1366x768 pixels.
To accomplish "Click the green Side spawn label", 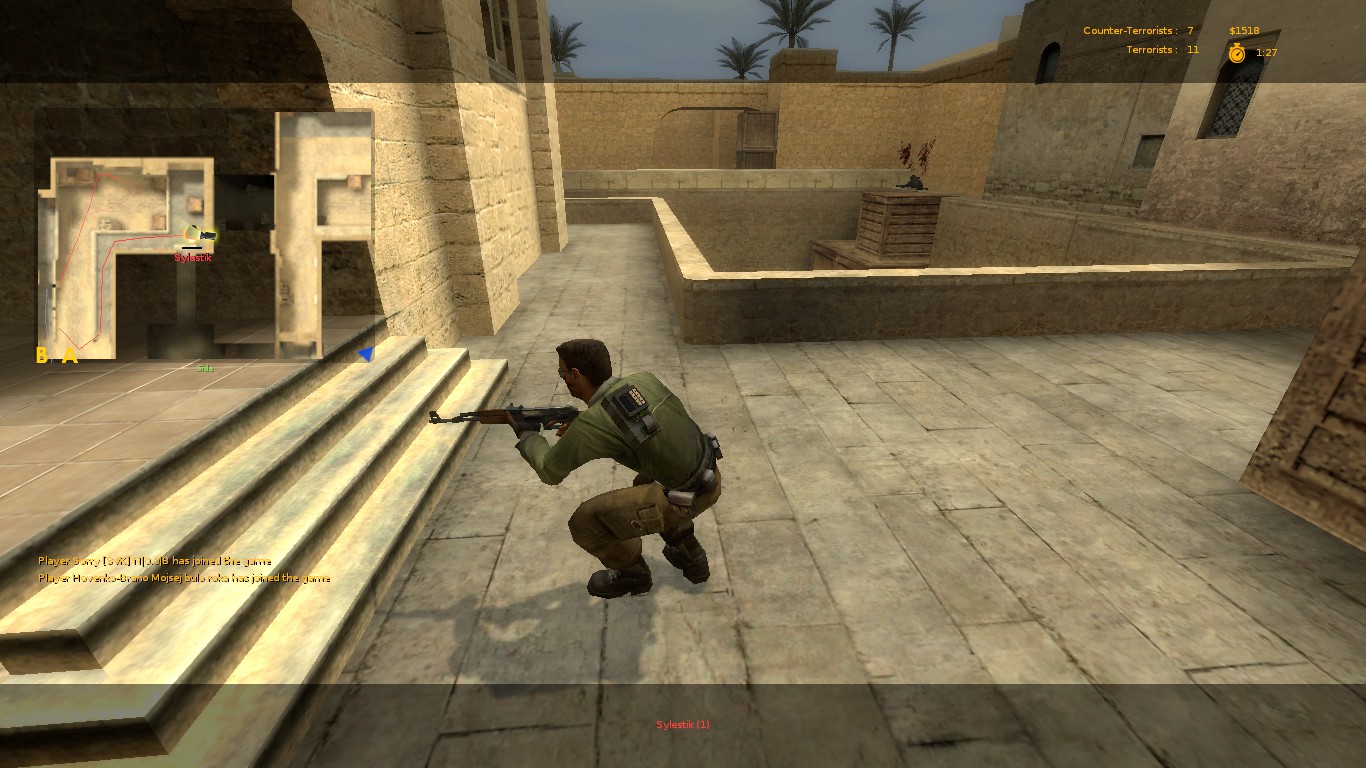I will 205,367.
